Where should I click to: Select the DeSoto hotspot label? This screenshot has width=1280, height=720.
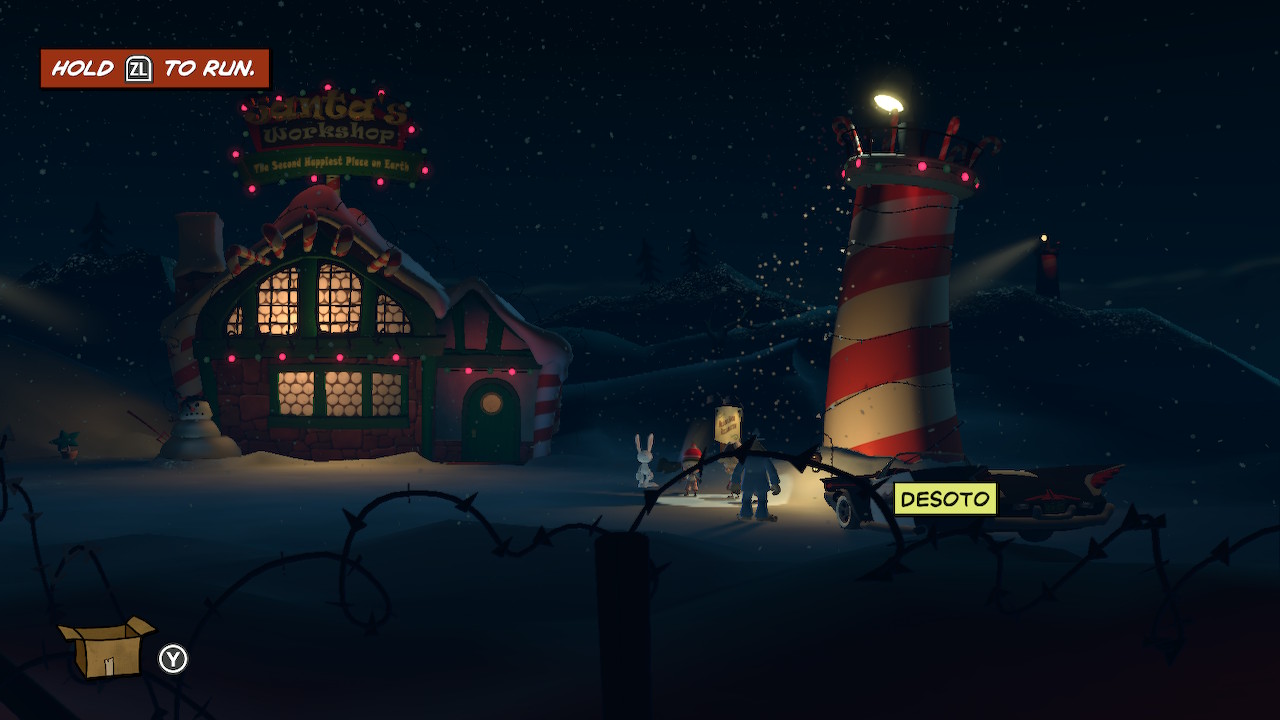945,499
